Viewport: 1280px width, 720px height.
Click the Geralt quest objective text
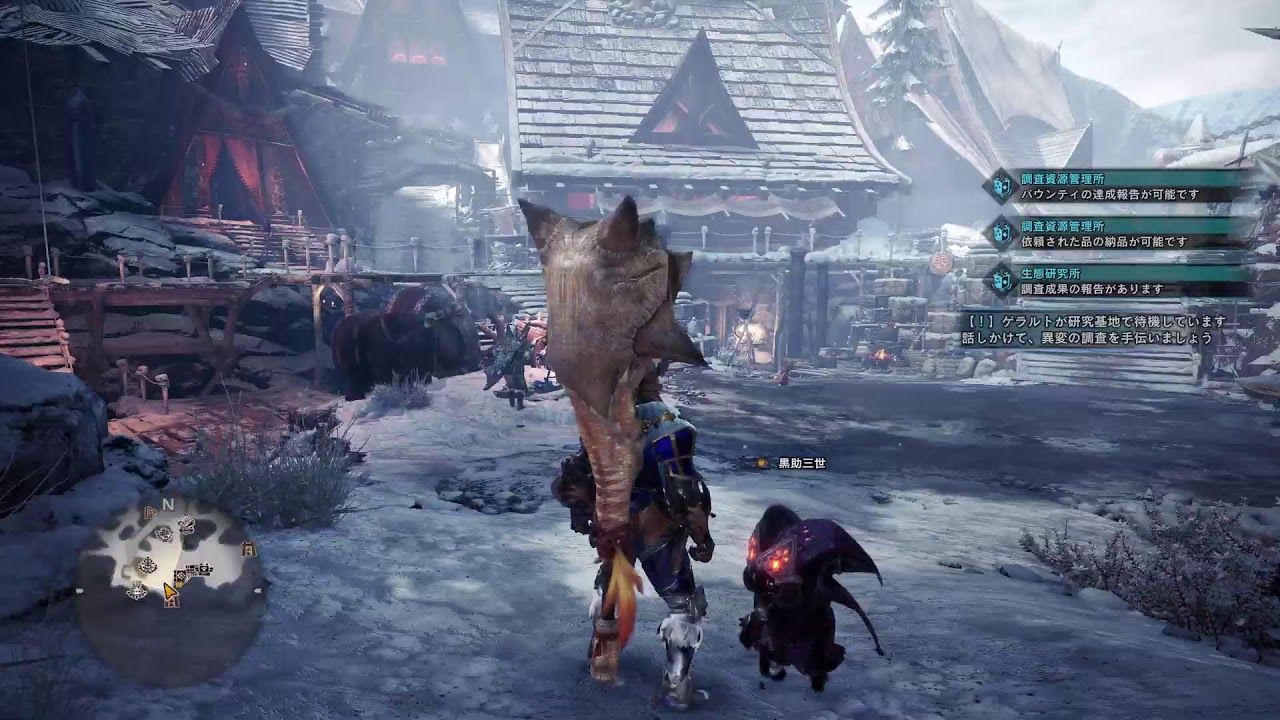point(1094,330)
